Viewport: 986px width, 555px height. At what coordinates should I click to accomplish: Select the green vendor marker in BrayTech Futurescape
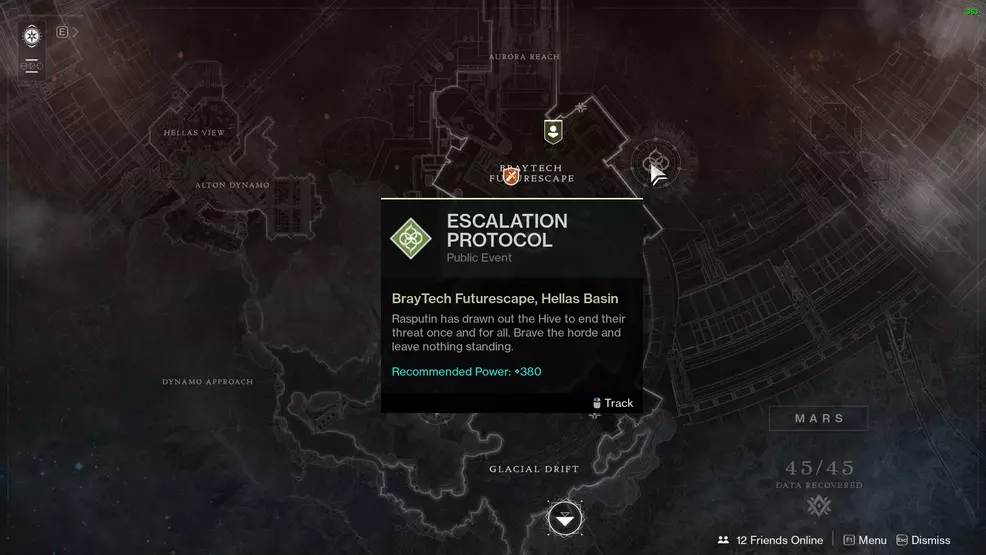pos(552,131)
